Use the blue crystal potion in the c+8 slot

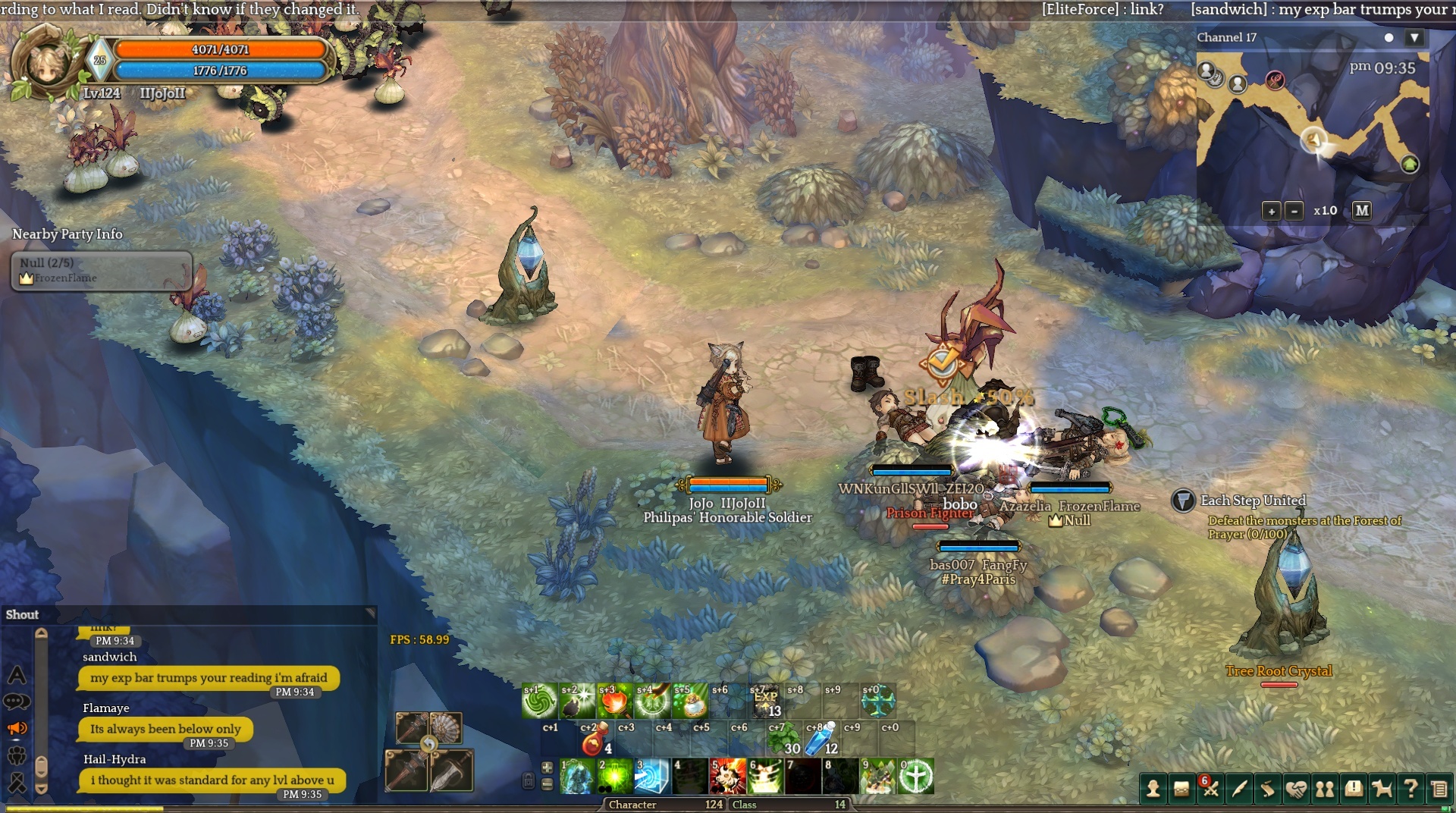click(x=821, y=739)
